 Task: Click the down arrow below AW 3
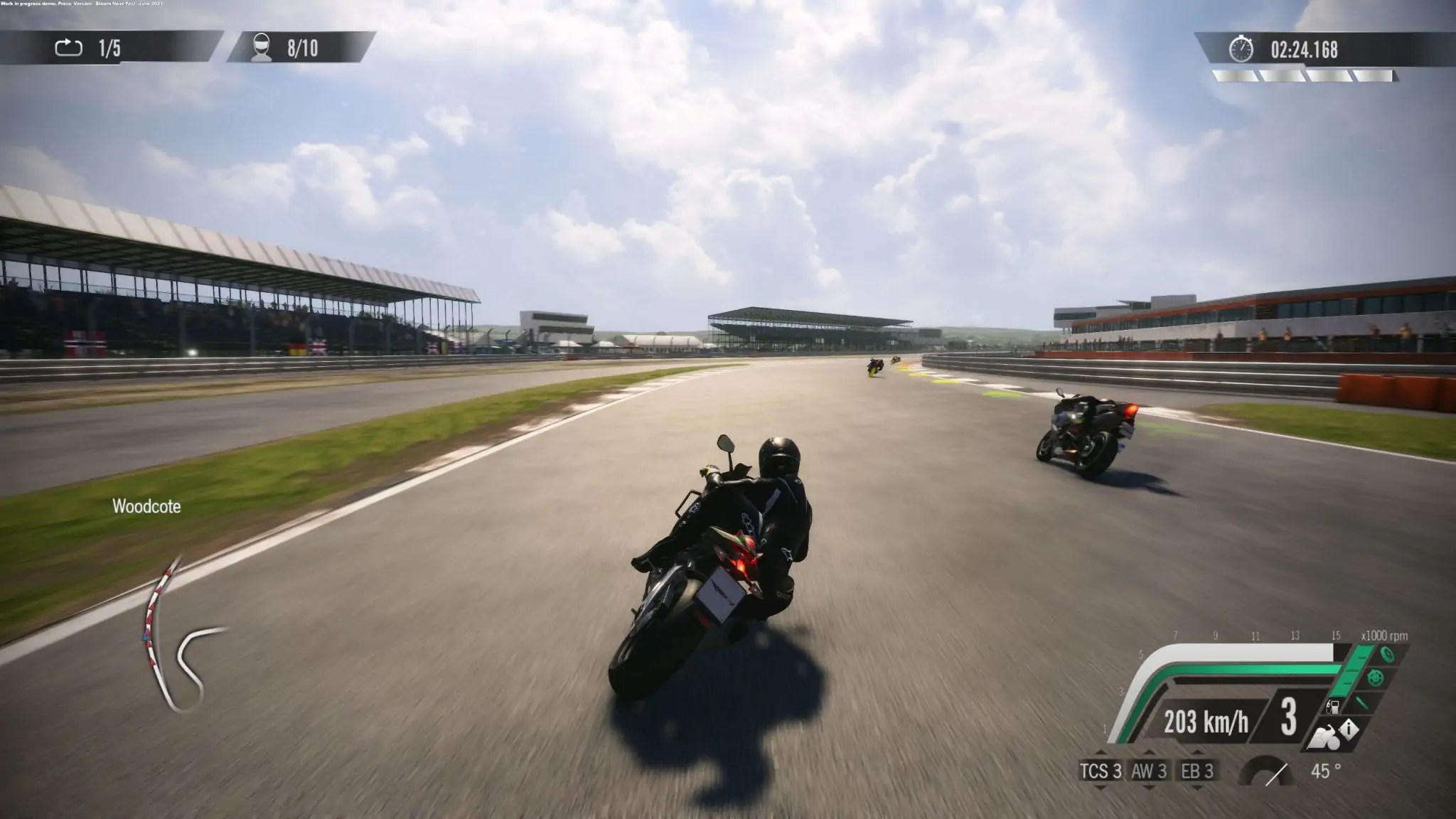point(1150,788)
